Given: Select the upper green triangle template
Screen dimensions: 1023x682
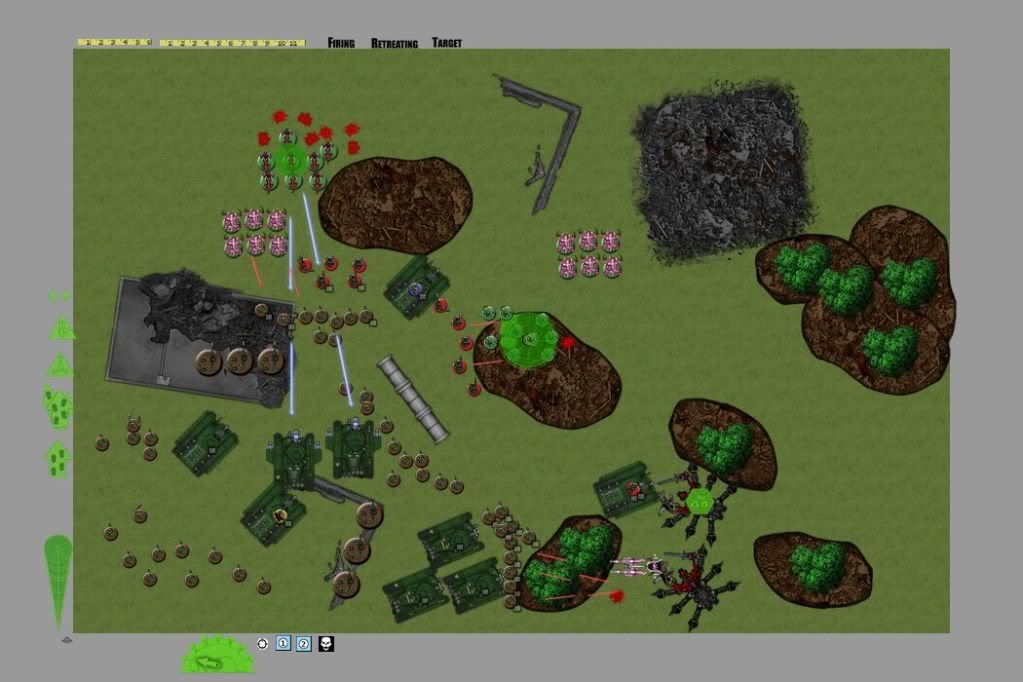Looking at the screenshot, I should (x=62, y=327).
